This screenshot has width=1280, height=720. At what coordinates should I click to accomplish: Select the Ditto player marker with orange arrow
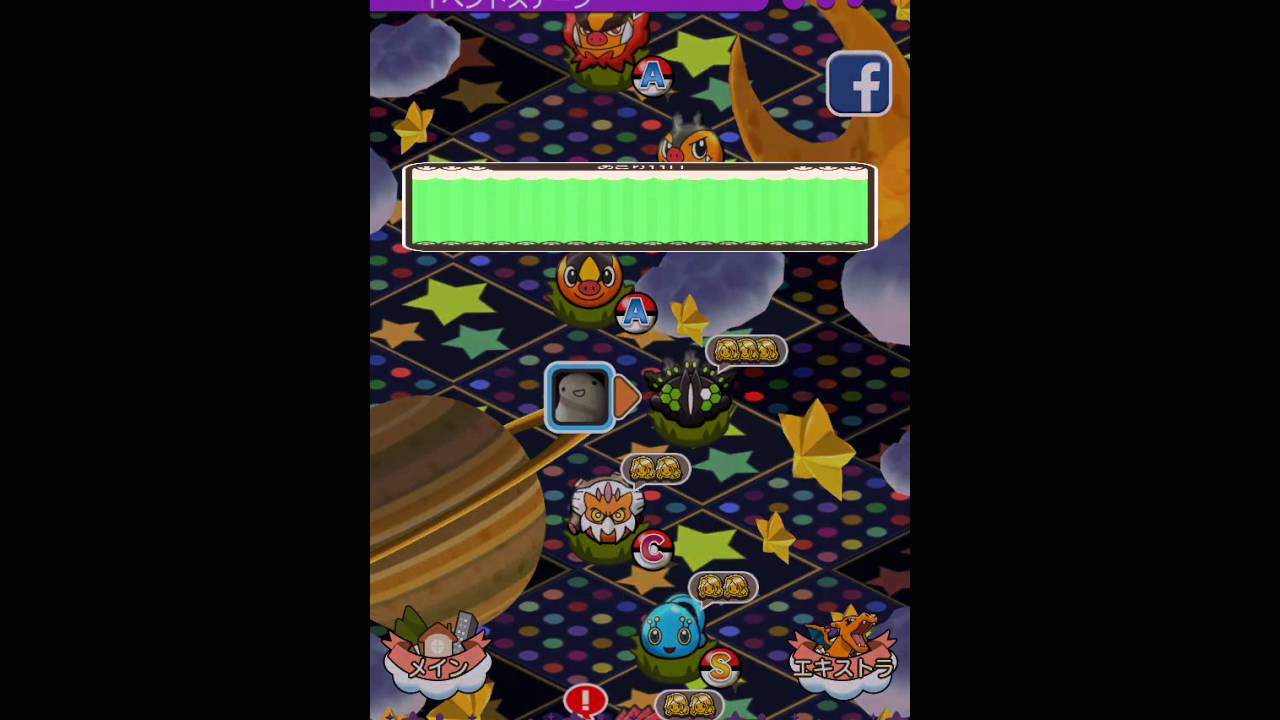tap(583, 397)
